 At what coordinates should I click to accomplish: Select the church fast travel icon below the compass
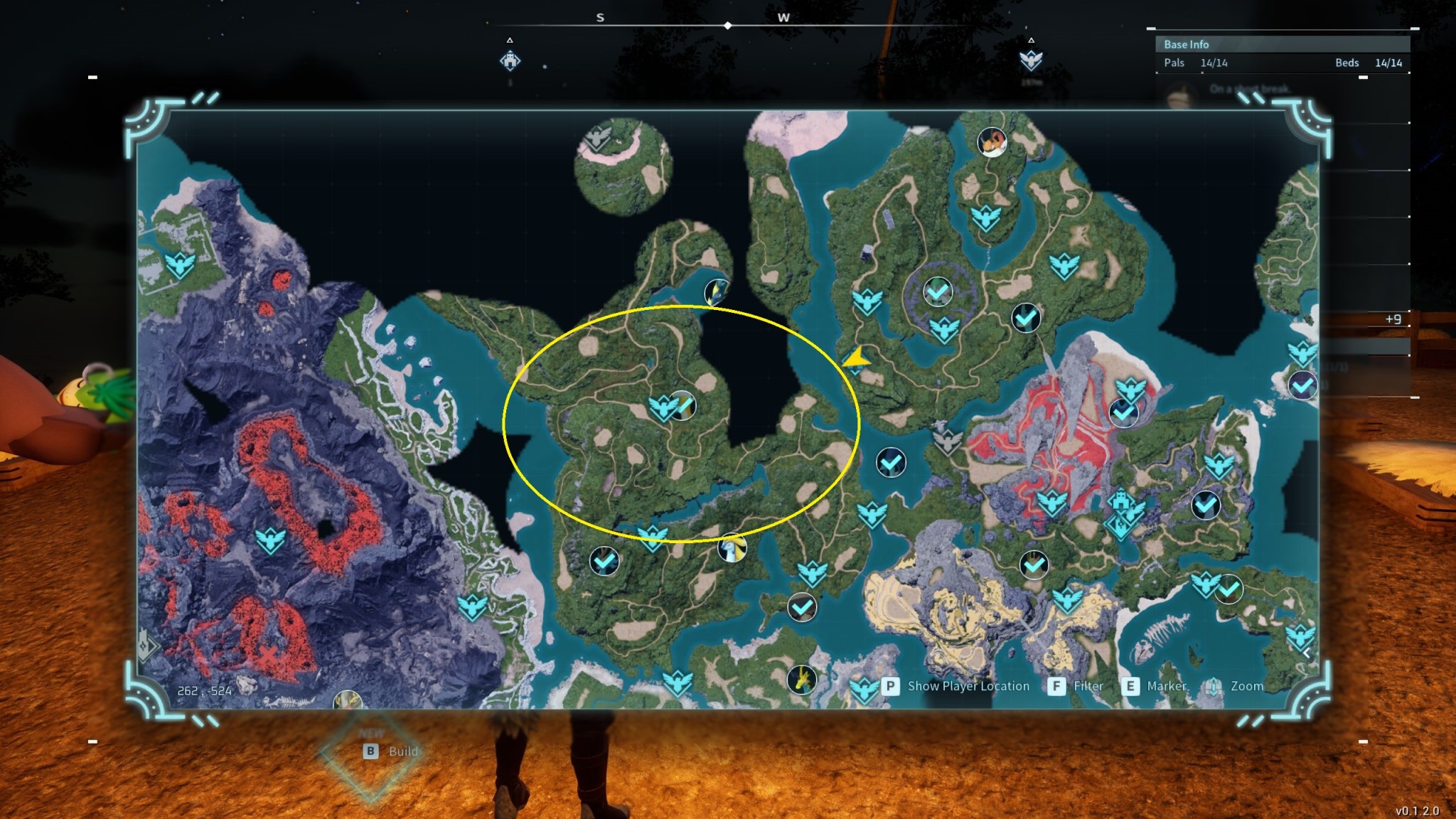510,61
